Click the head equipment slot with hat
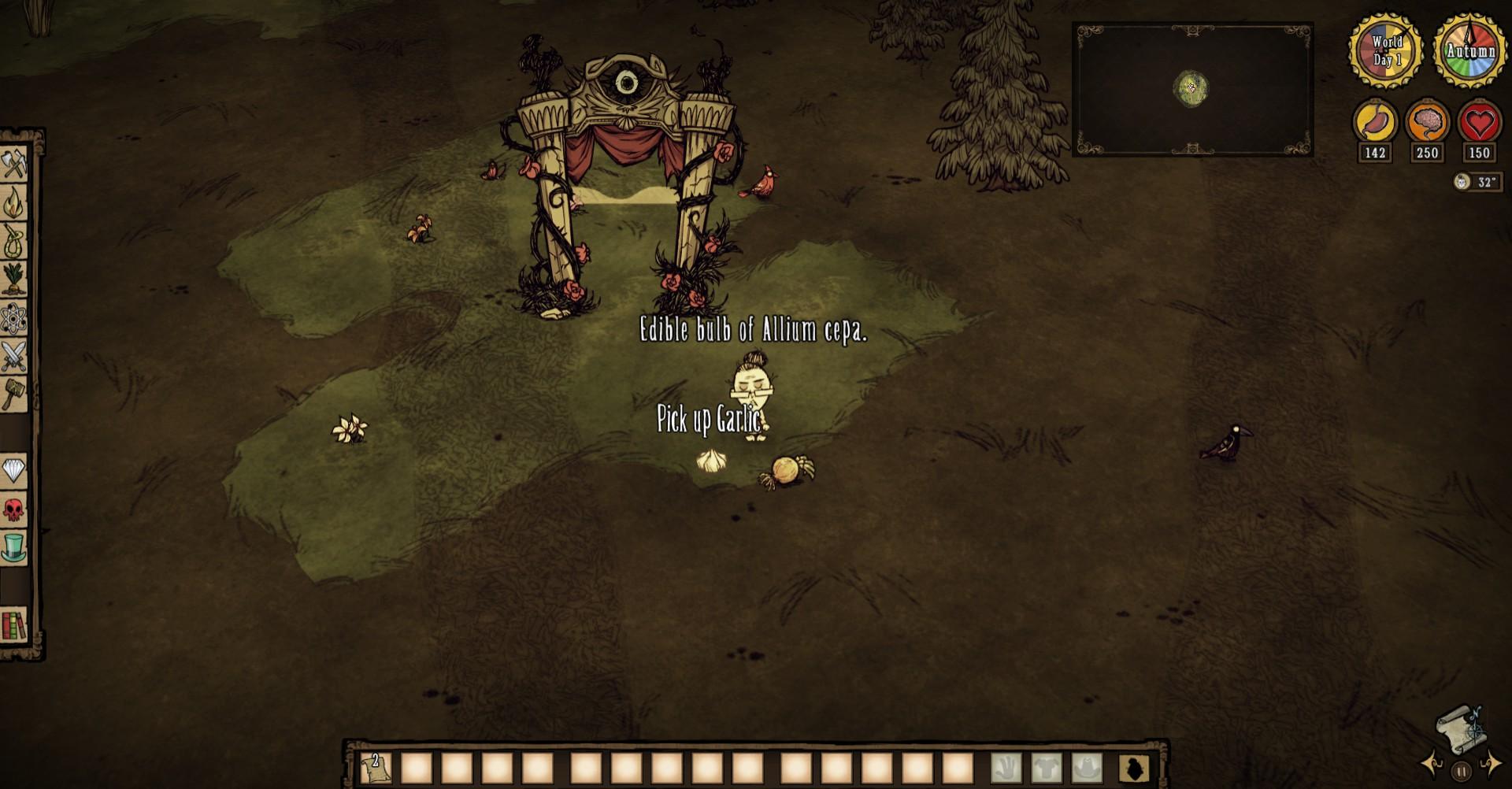The image size is (1512, 789). (x=1088, y=767)
